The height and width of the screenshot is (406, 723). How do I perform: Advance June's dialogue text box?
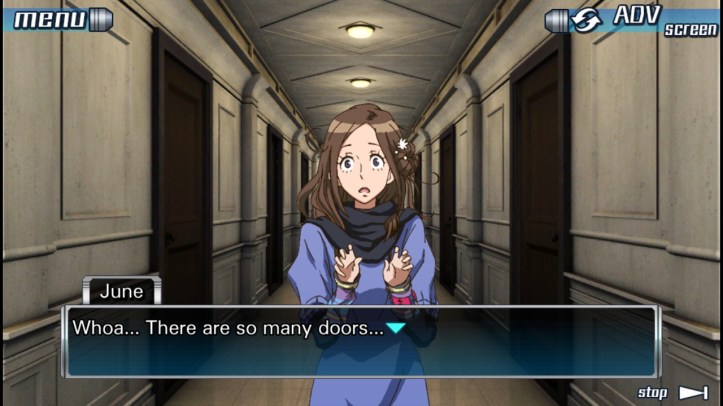360,341
